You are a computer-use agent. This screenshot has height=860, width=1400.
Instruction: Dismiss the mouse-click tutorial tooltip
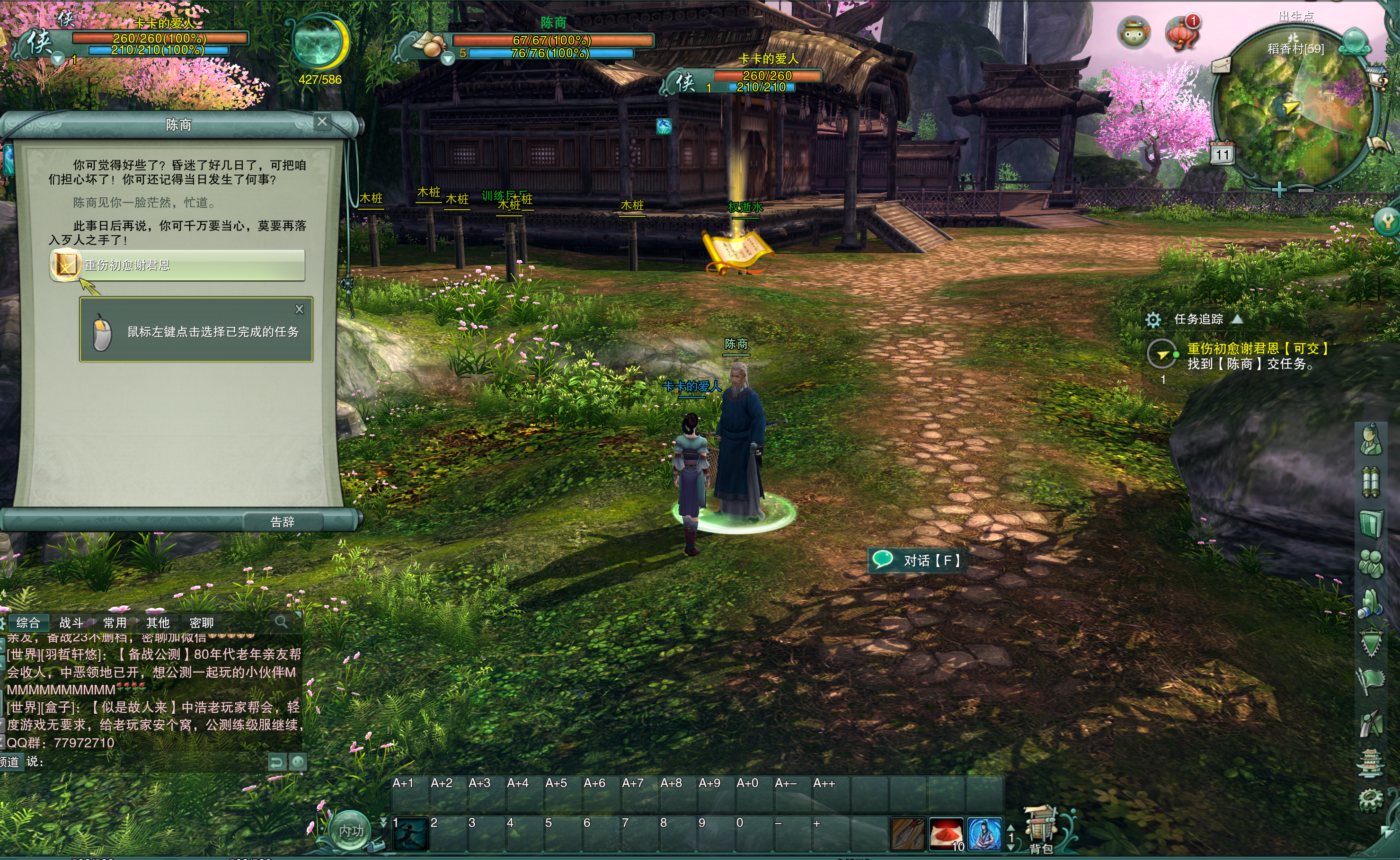(299, 309)
